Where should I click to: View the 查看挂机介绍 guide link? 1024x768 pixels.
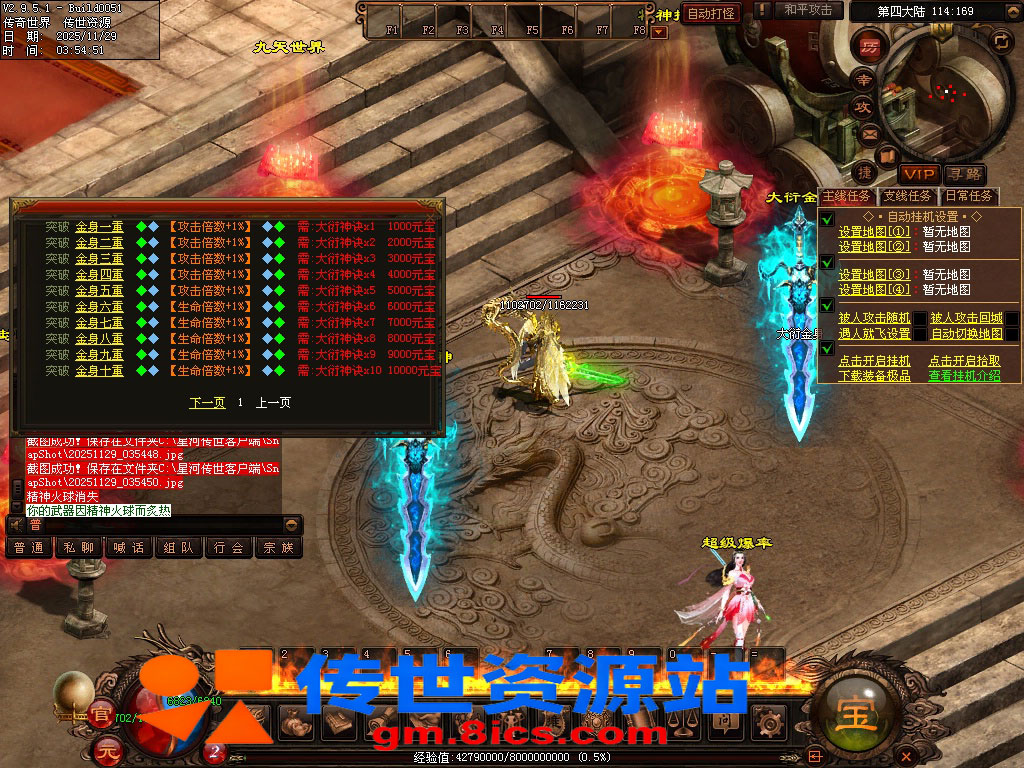click(964, 376)
